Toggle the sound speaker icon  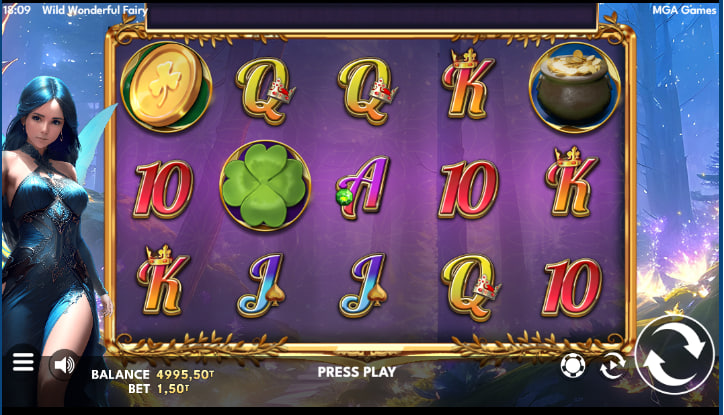64,363
